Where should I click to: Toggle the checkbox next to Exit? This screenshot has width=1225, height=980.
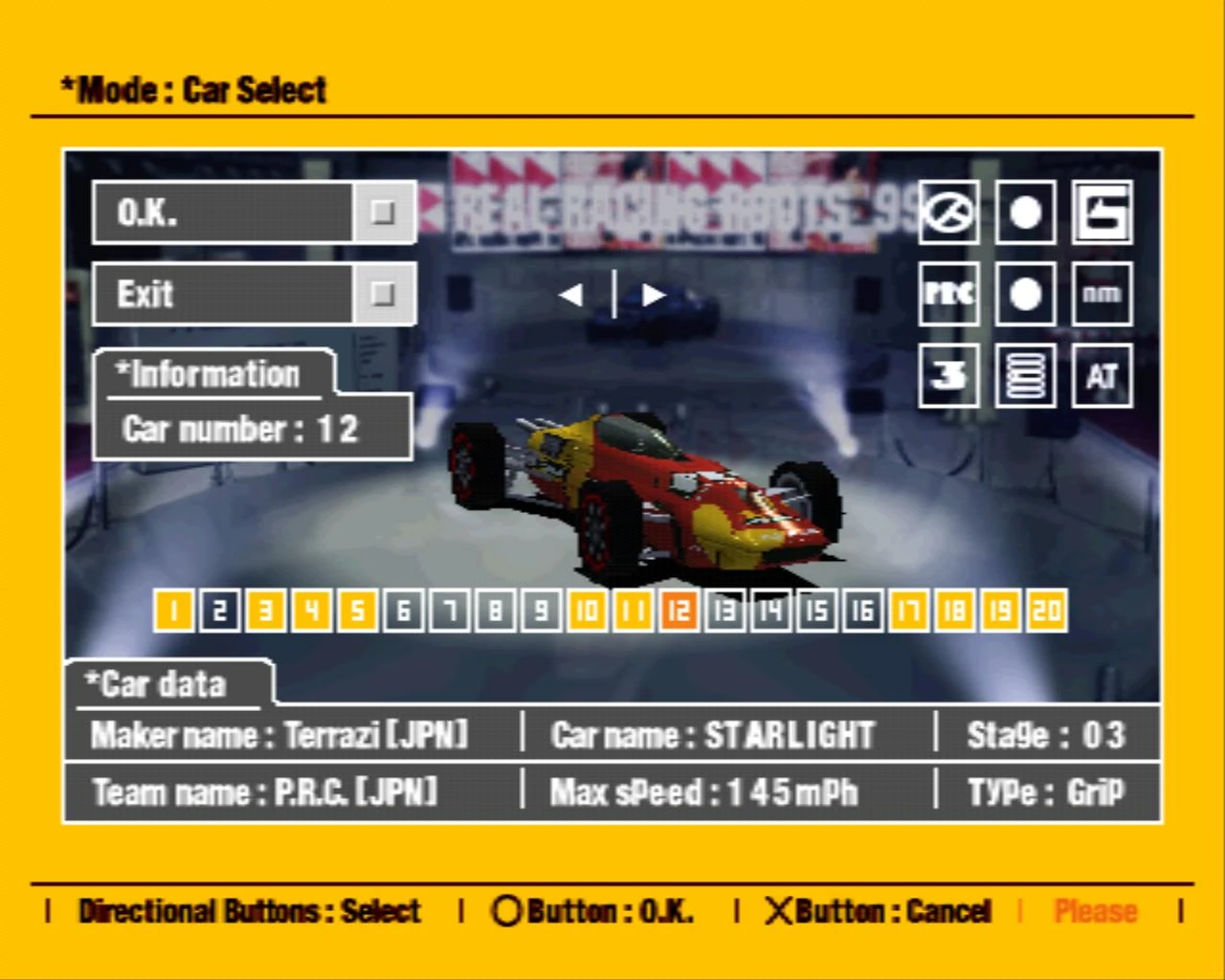click(x=382, y=294)
